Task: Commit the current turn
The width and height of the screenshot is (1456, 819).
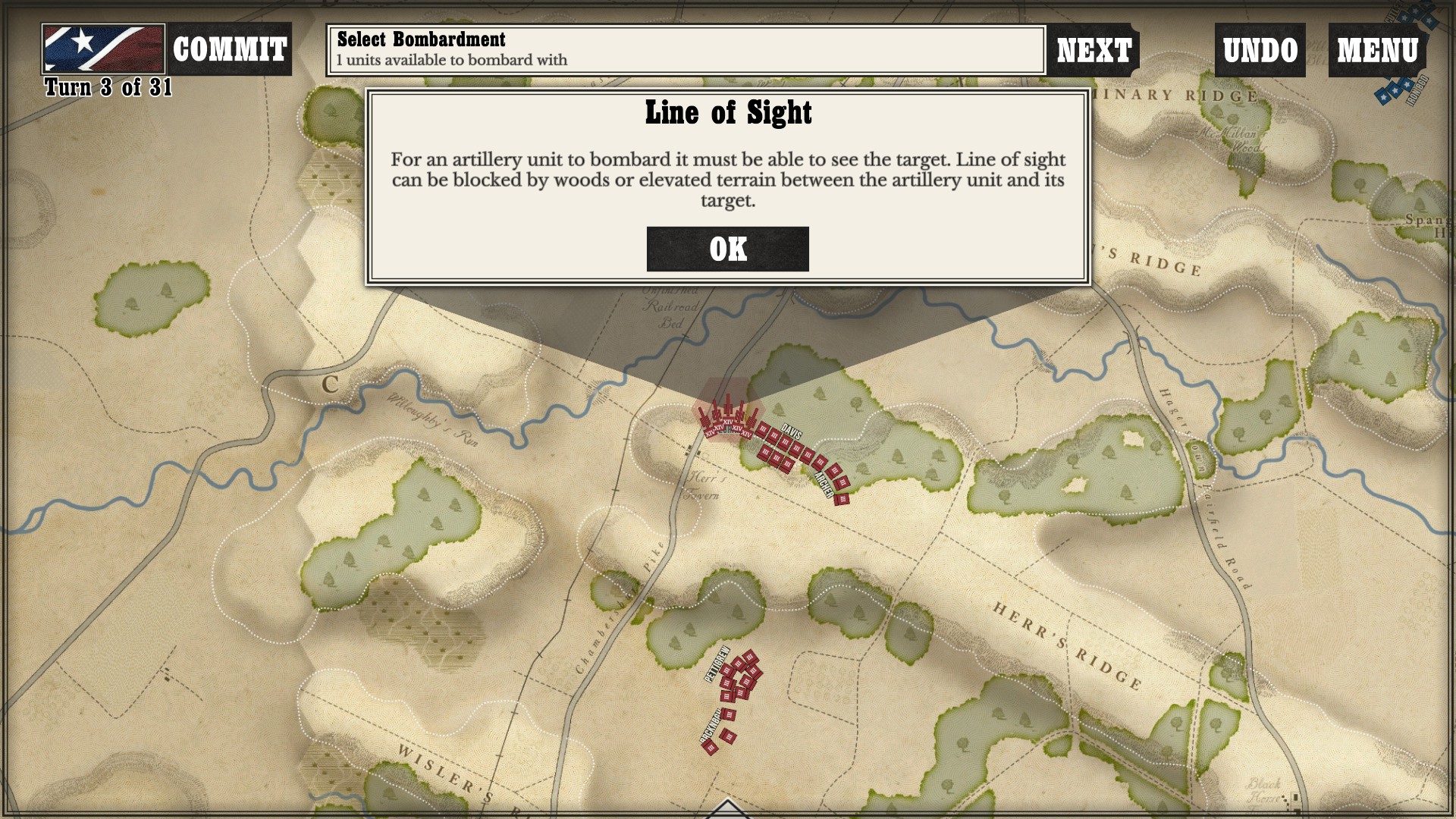Action: (229, 50)
